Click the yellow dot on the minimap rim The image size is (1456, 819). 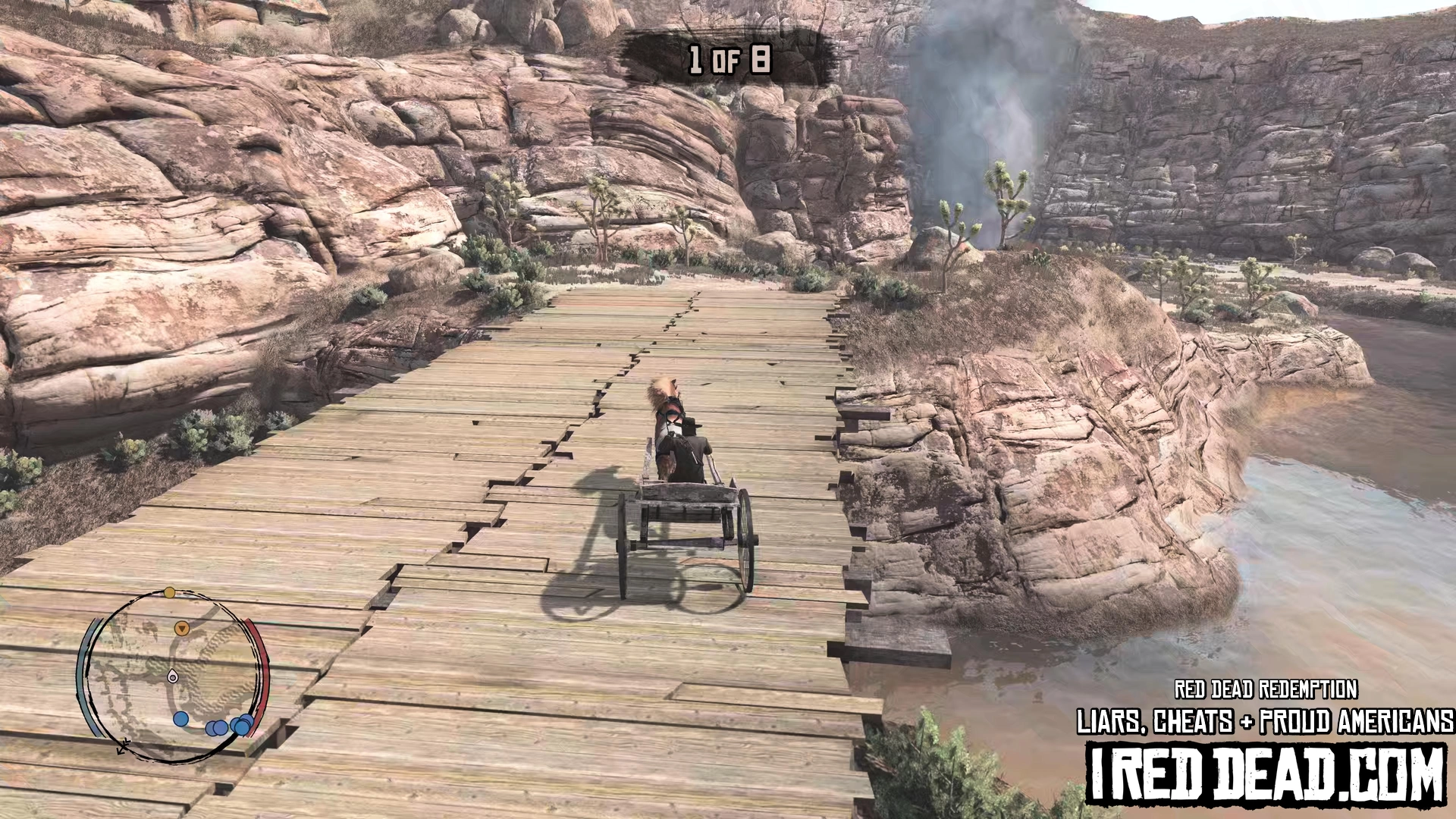click(170, 592)
